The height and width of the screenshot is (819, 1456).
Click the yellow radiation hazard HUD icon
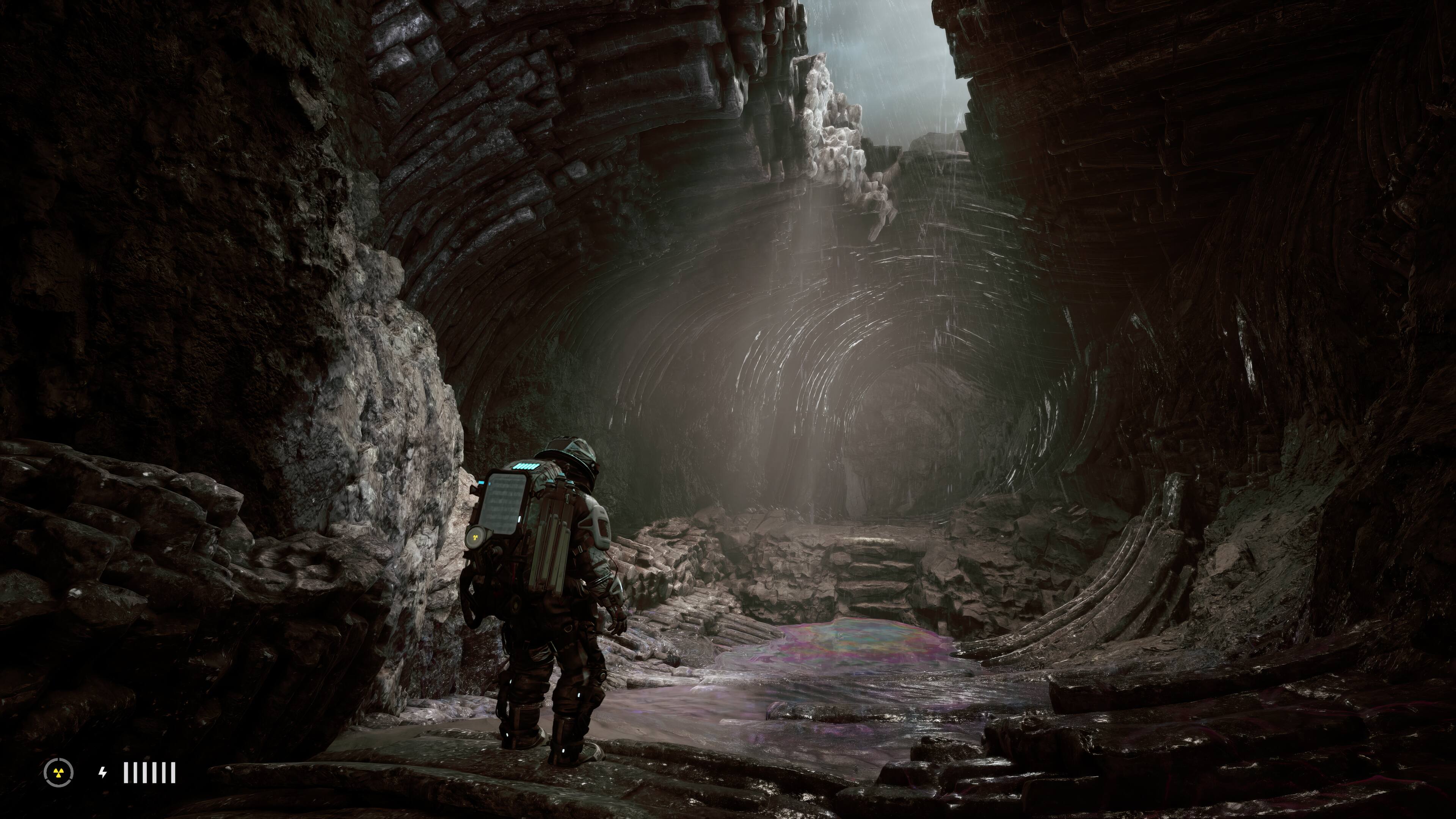point(59,773)
